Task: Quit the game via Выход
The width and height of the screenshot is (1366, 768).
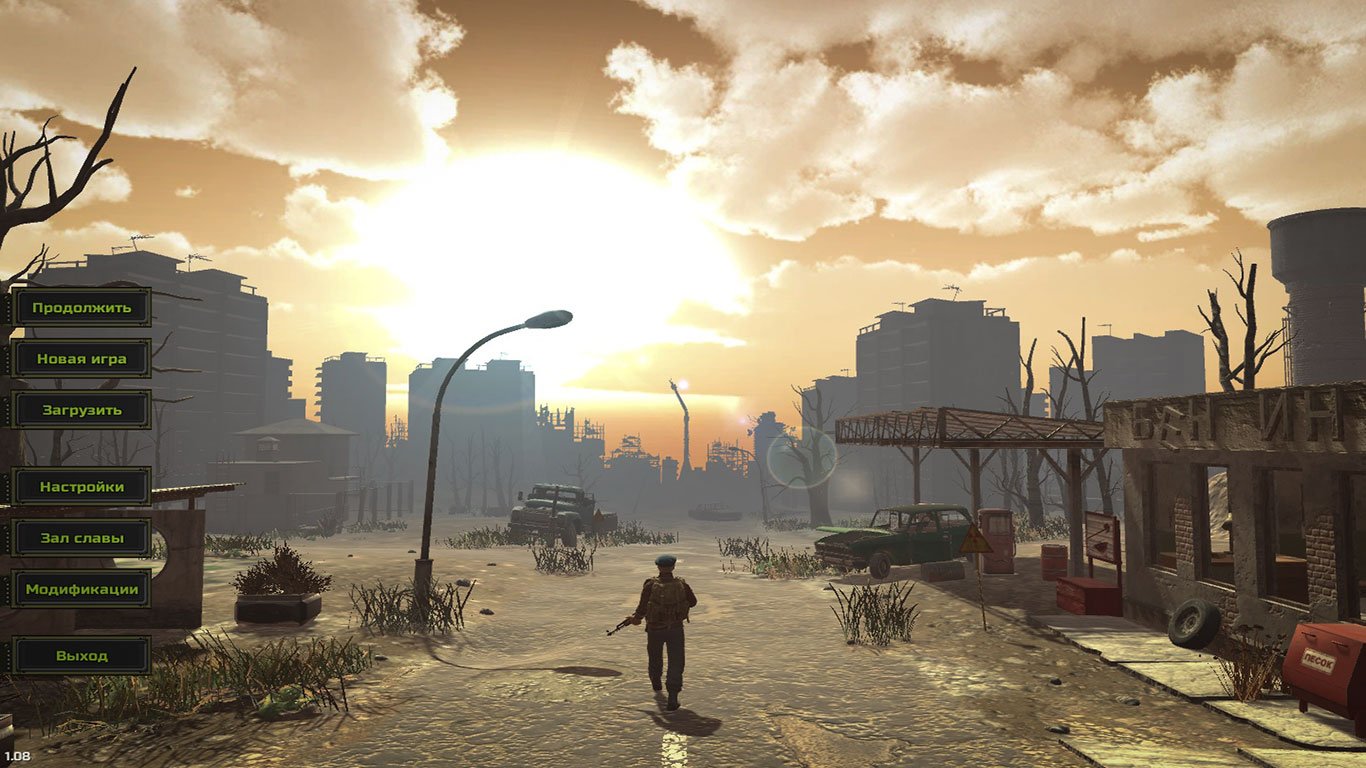Action: (x=81, y=656)
